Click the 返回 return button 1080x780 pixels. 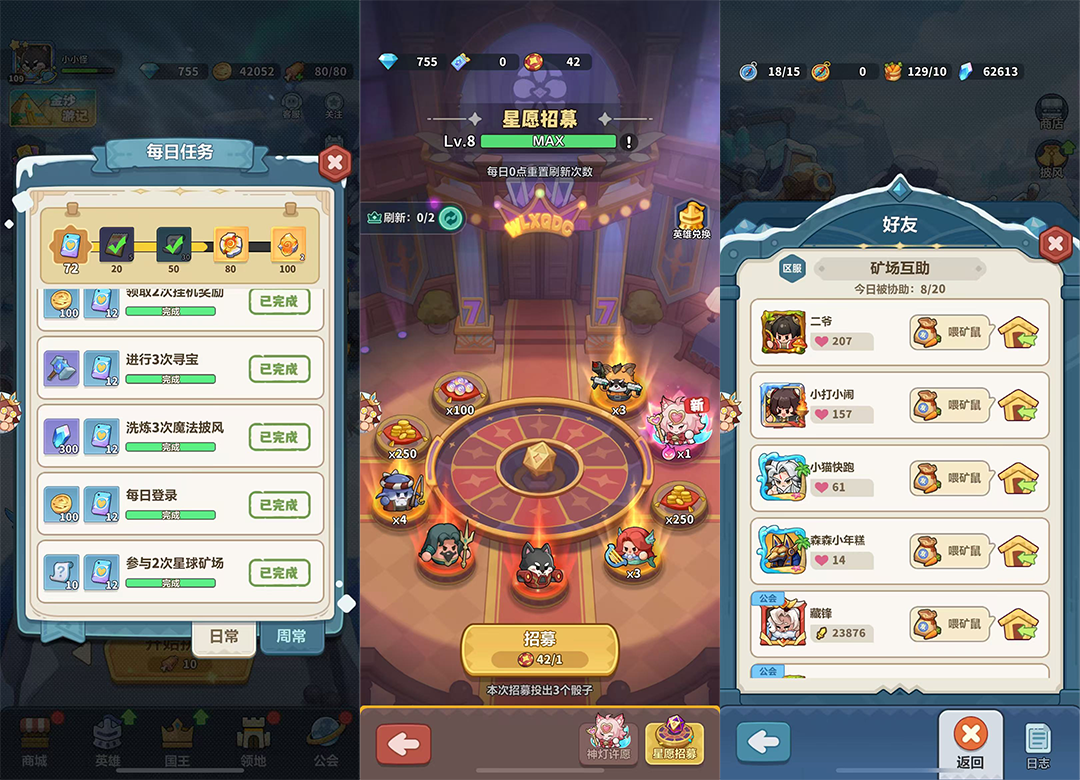pos(969,744)
